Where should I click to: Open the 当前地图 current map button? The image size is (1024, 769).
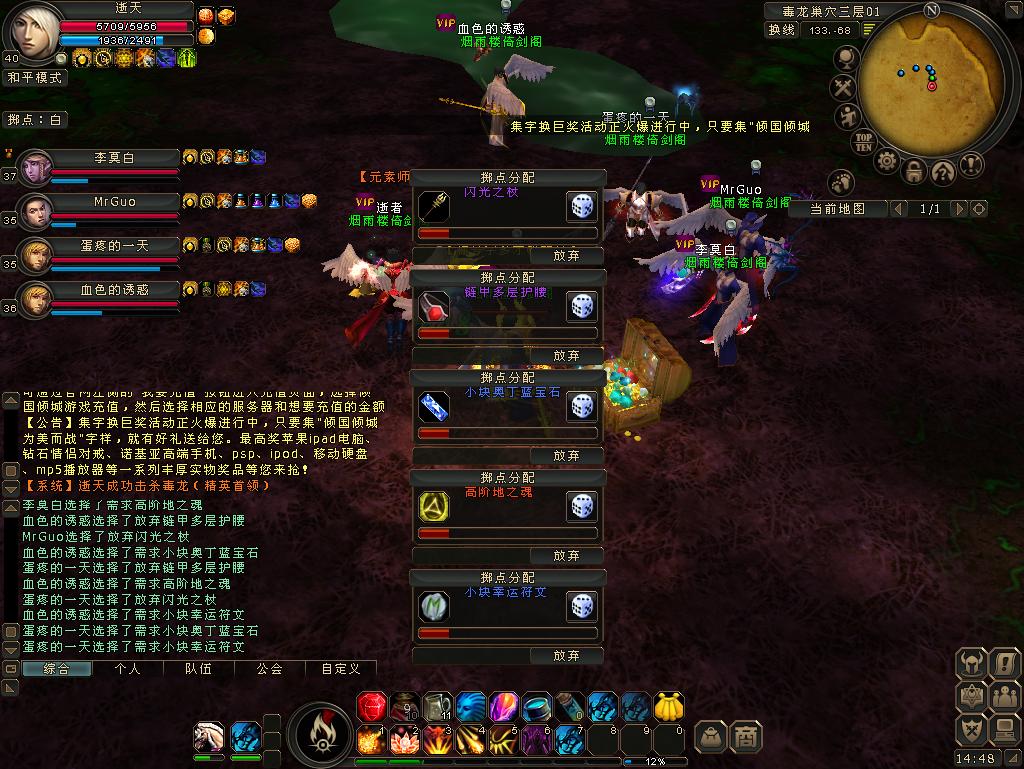point(836,209)
